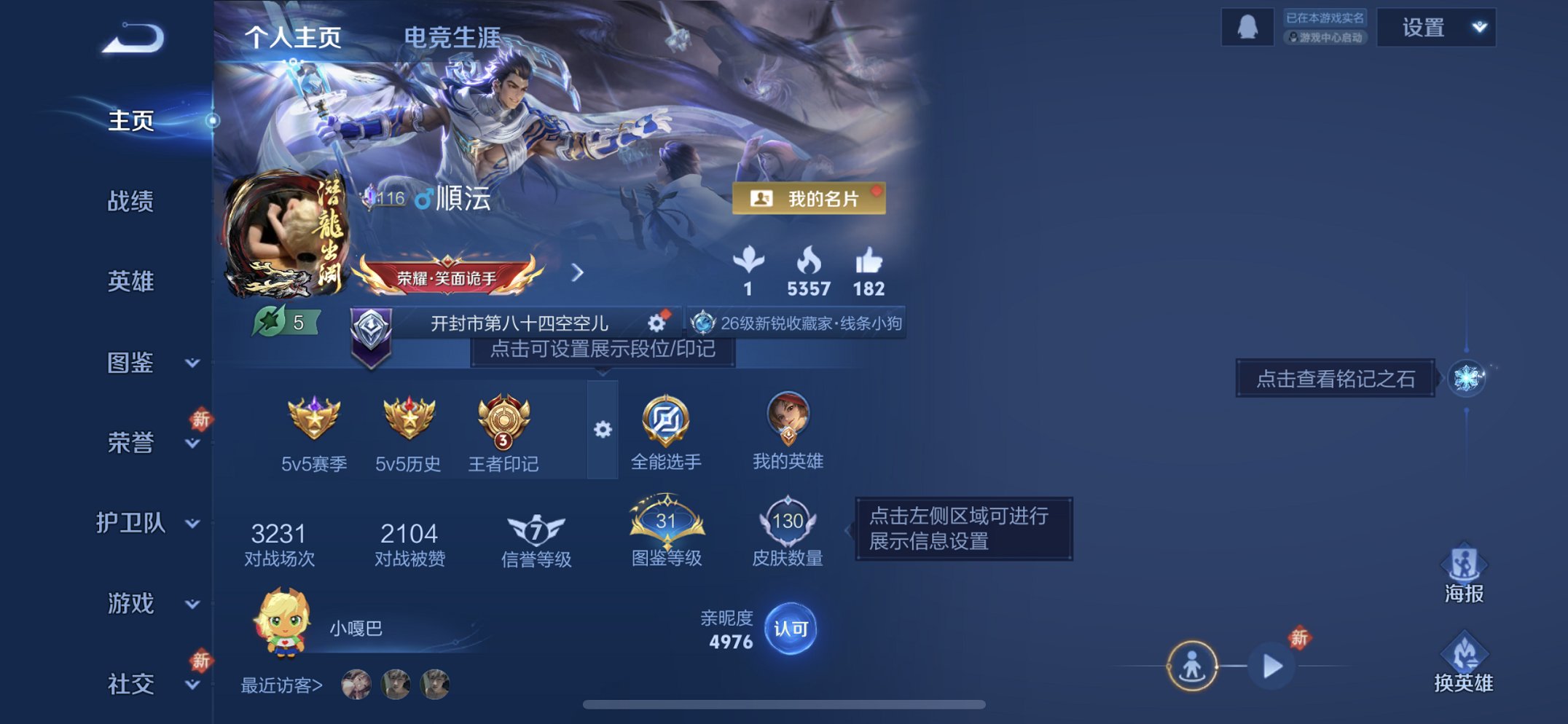Image resolution: width=1568 pixels, height=724 pixels.
Task: Open the QQ penguin notification icon
Action: pos(1247,27)
